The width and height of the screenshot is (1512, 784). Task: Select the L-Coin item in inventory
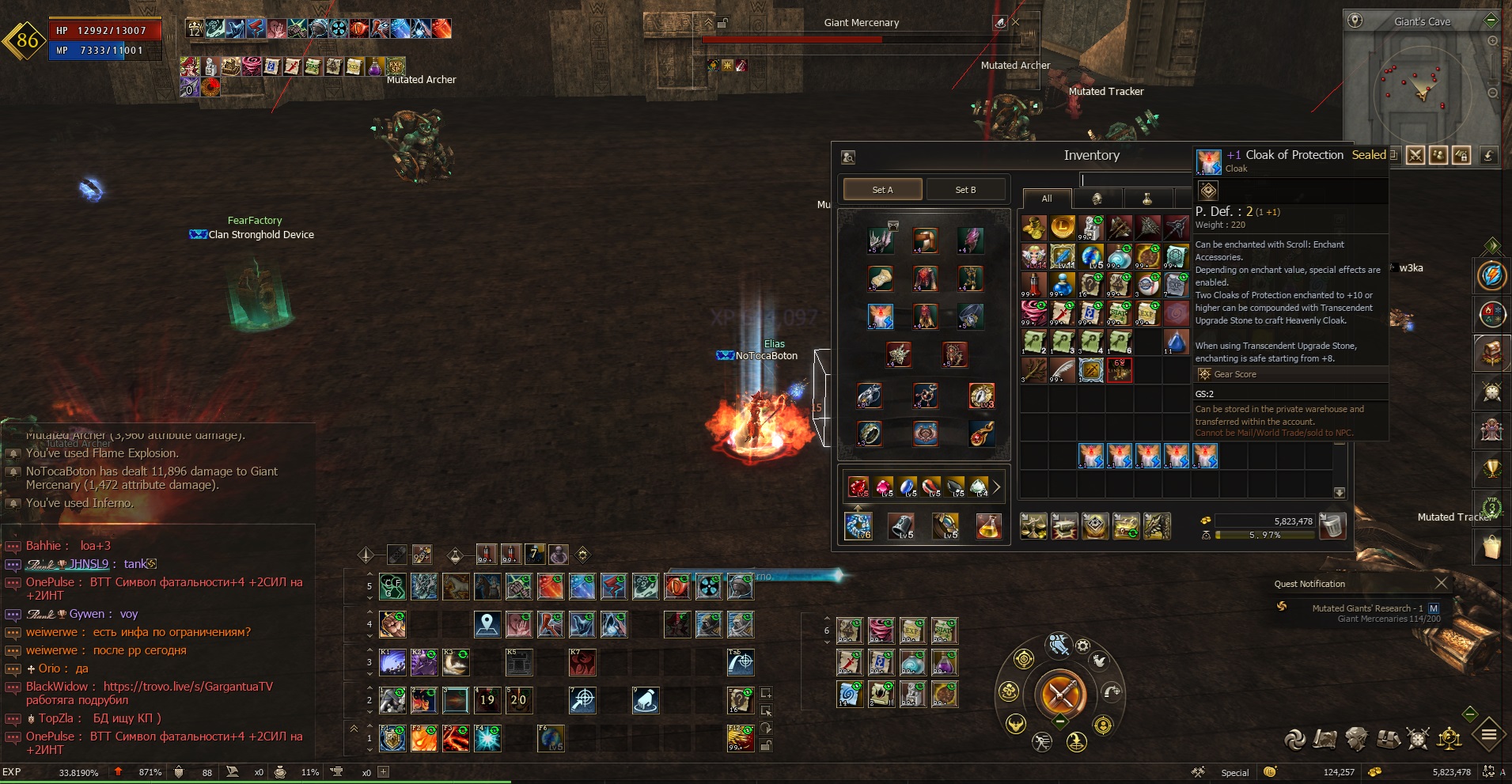tap(1062, 228)
